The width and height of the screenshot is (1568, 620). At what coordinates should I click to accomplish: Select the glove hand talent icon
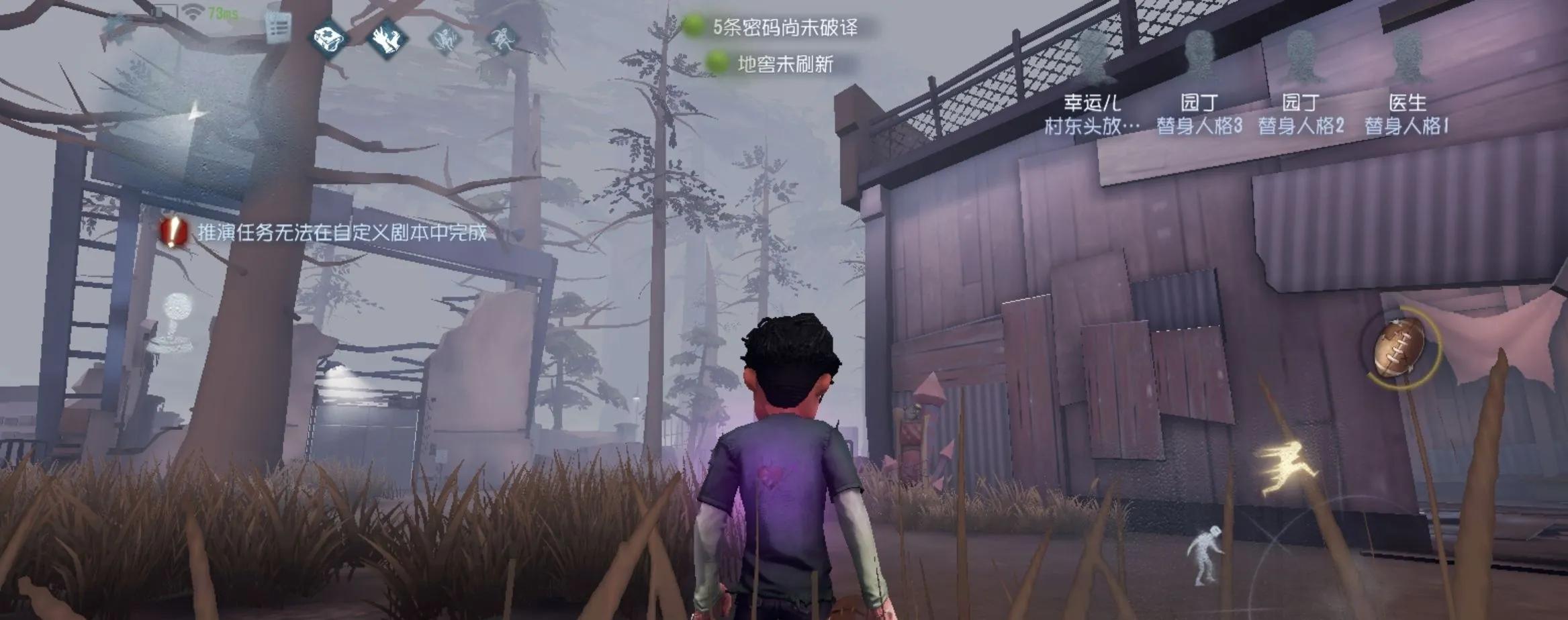coord(387,38)
